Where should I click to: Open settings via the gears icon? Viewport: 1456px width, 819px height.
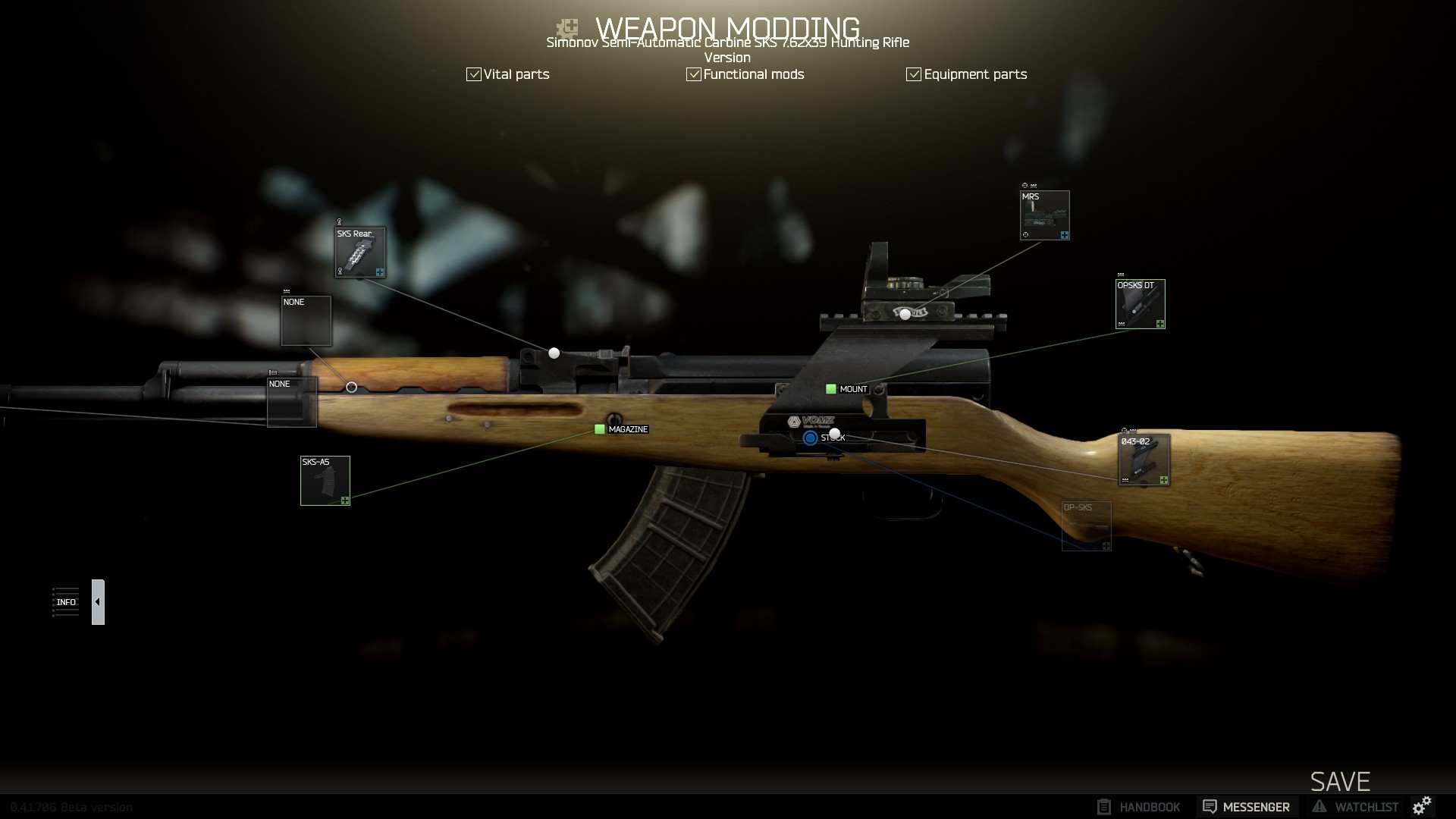tap(1422, 805)
